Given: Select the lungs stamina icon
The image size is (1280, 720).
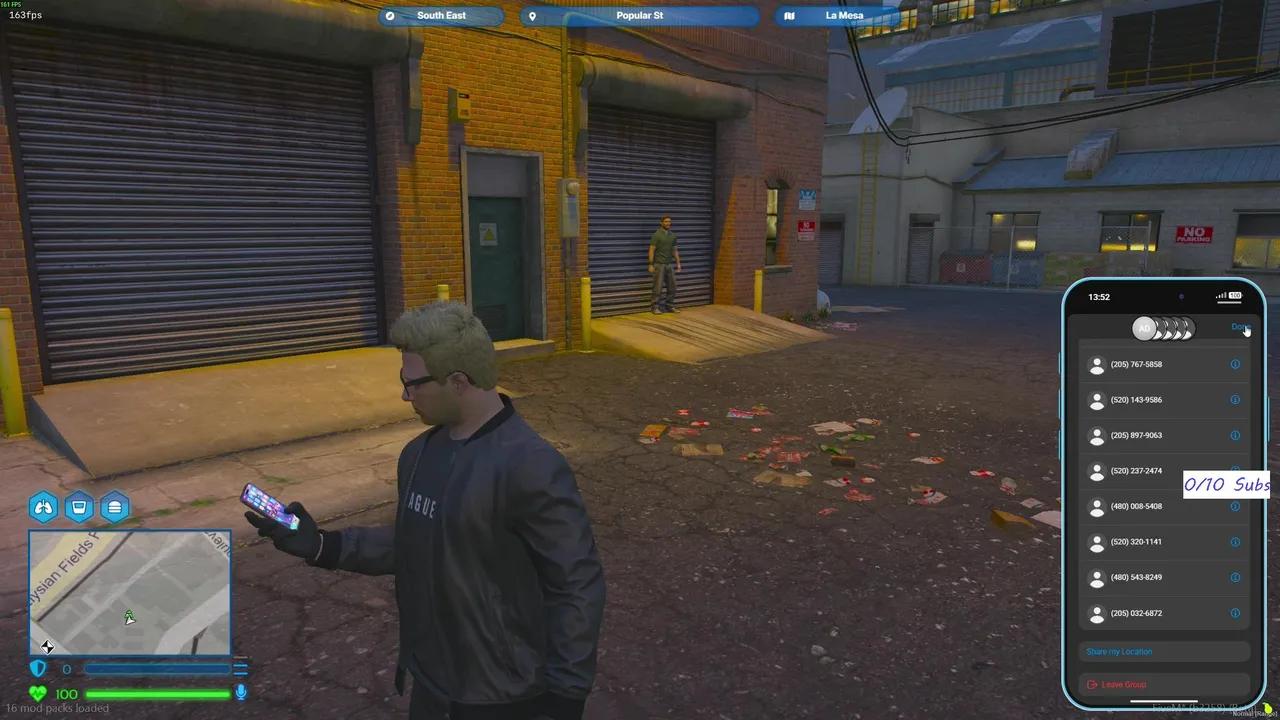Looking at the screenshot, I should [x=43, y=507].
